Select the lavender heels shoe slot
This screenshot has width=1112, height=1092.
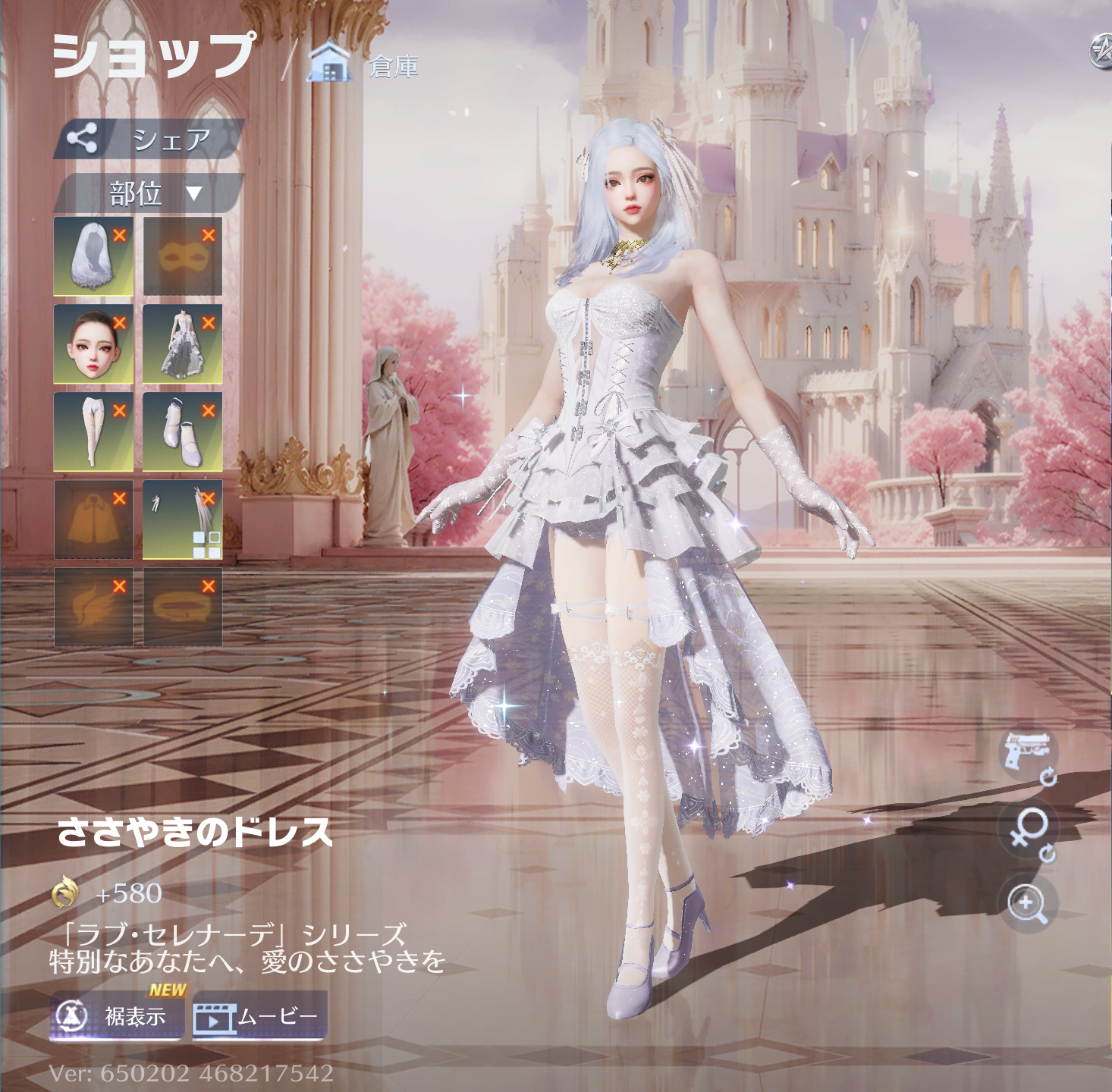pyautogui.click(x=182, y=431)
